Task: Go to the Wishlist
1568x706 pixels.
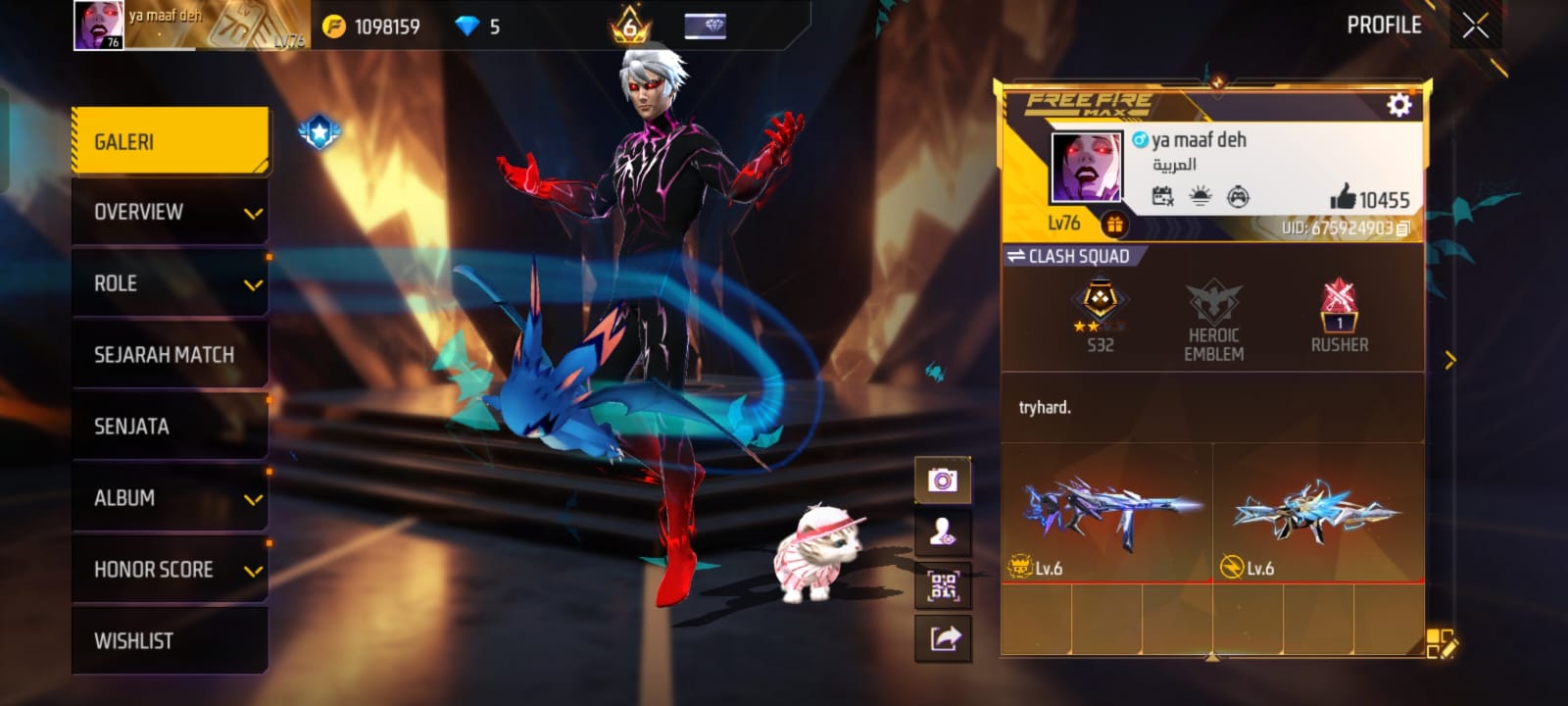Action: pyautogui.click(x=170, y=641)
